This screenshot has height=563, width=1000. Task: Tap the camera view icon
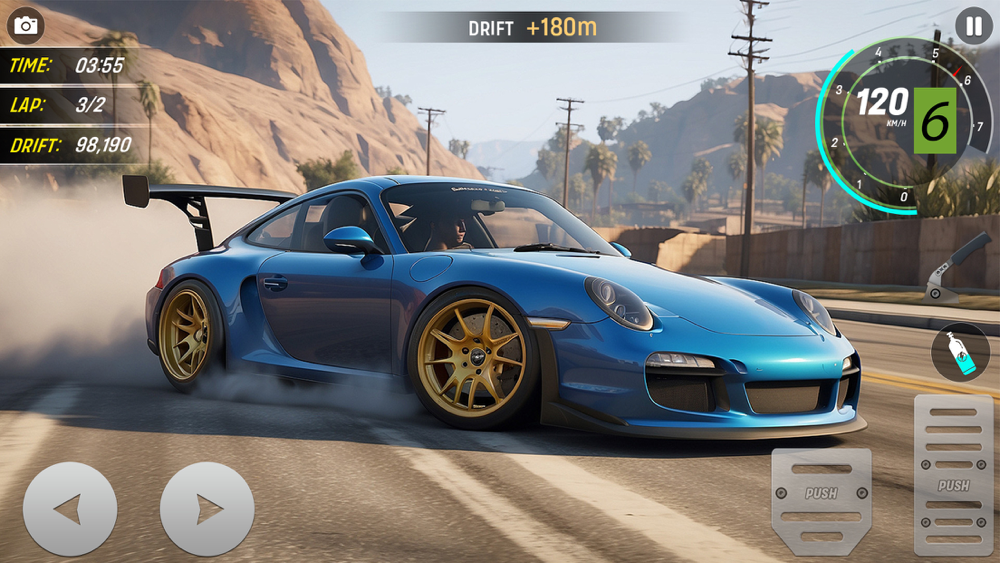coord(26,25)
